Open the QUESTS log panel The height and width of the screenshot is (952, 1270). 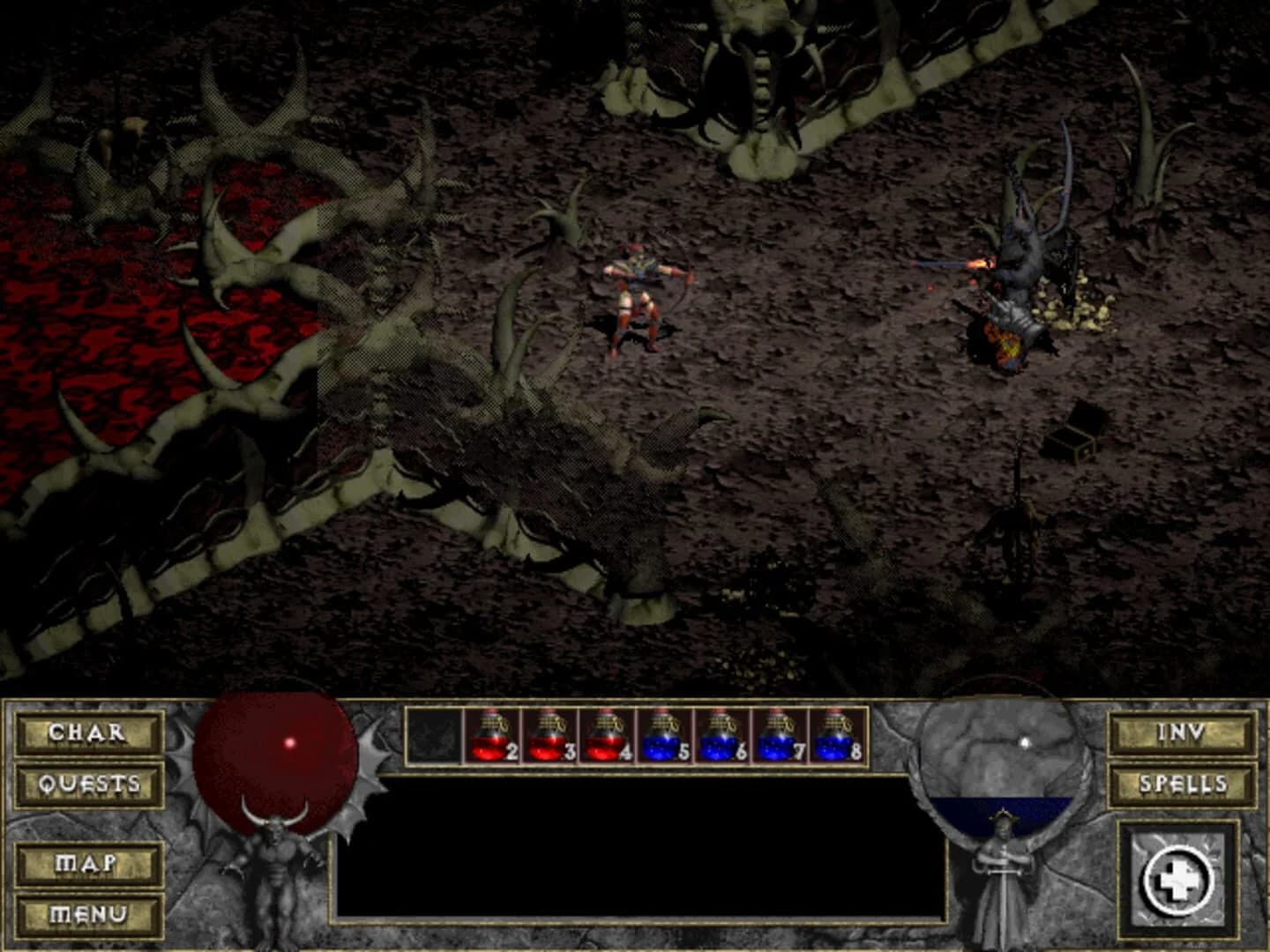(86, 785)
